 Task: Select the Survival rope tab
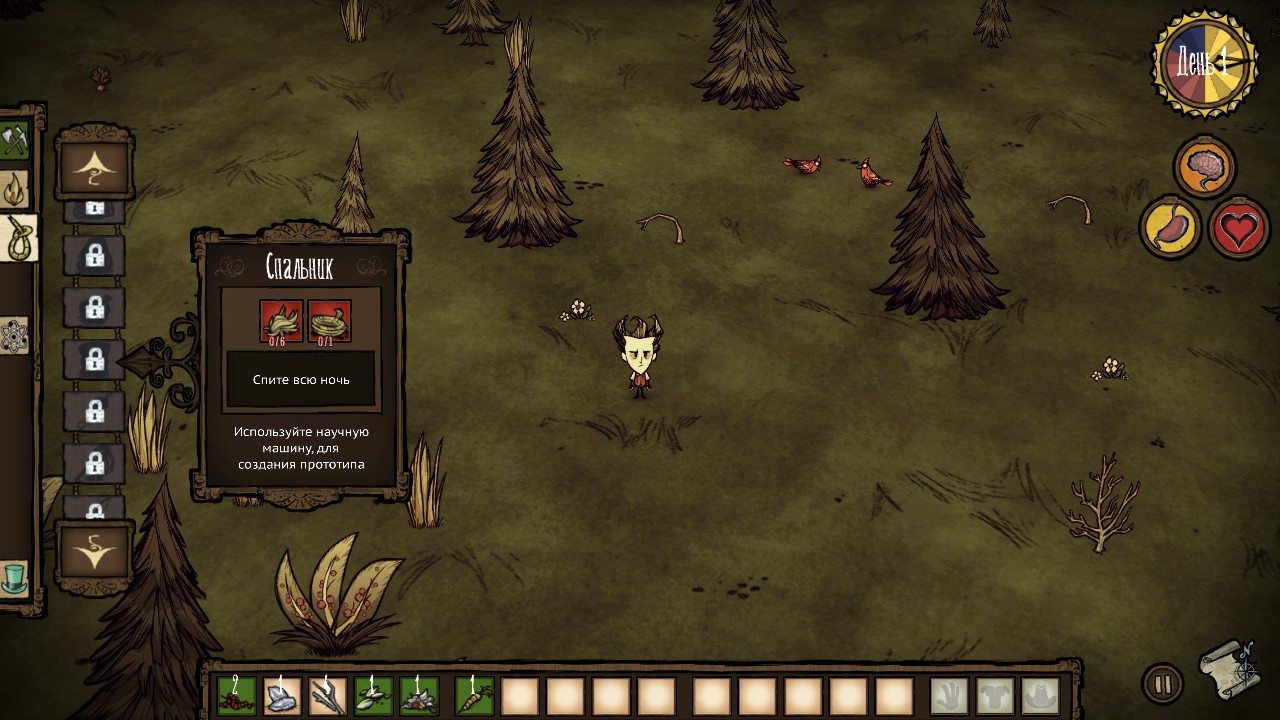click(x=18, y=239)
